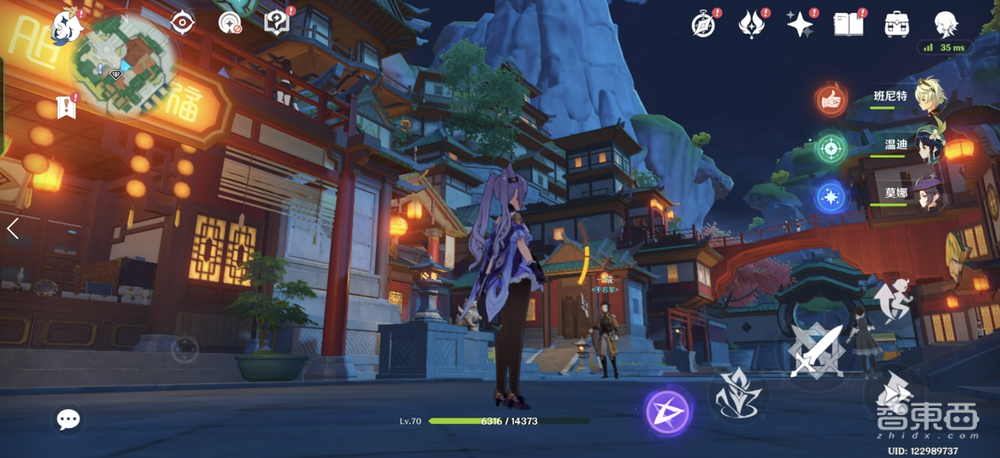The height and width of the screenshot is (458, 1000).
Task: Toggle the elemental sight eye icon
Action: 182,21
